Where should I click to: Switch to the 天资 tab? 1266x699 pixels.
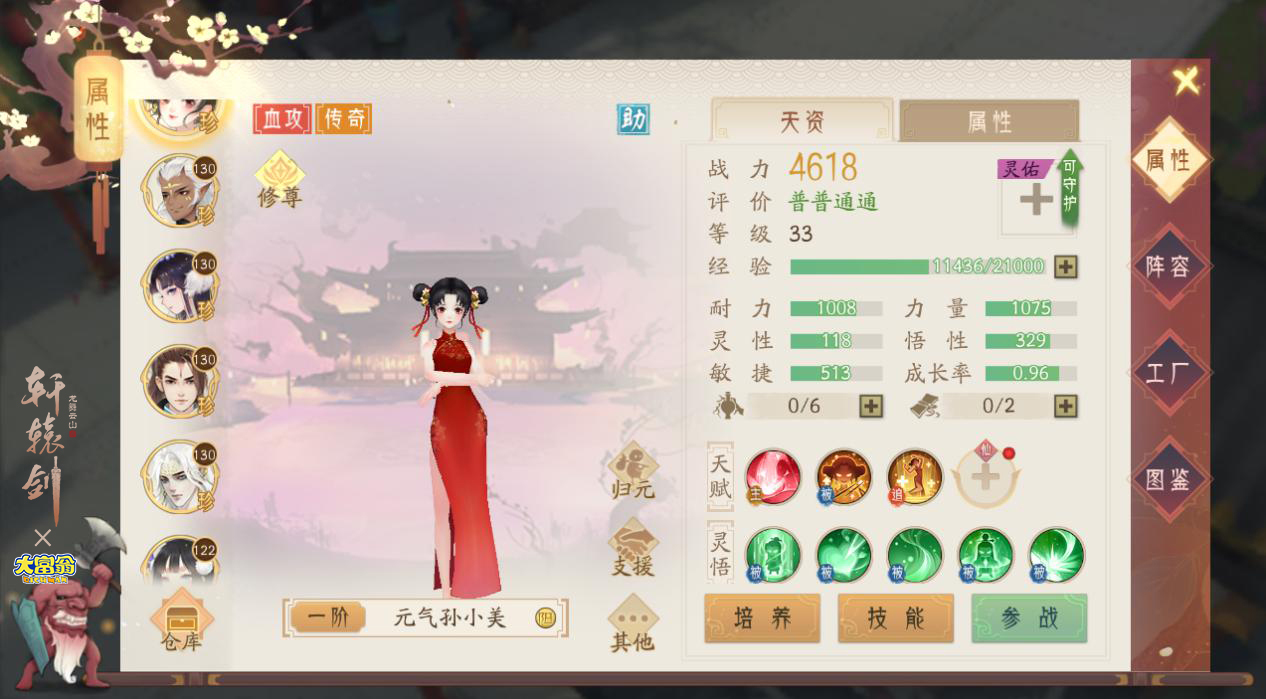click(x=801, y=122)
